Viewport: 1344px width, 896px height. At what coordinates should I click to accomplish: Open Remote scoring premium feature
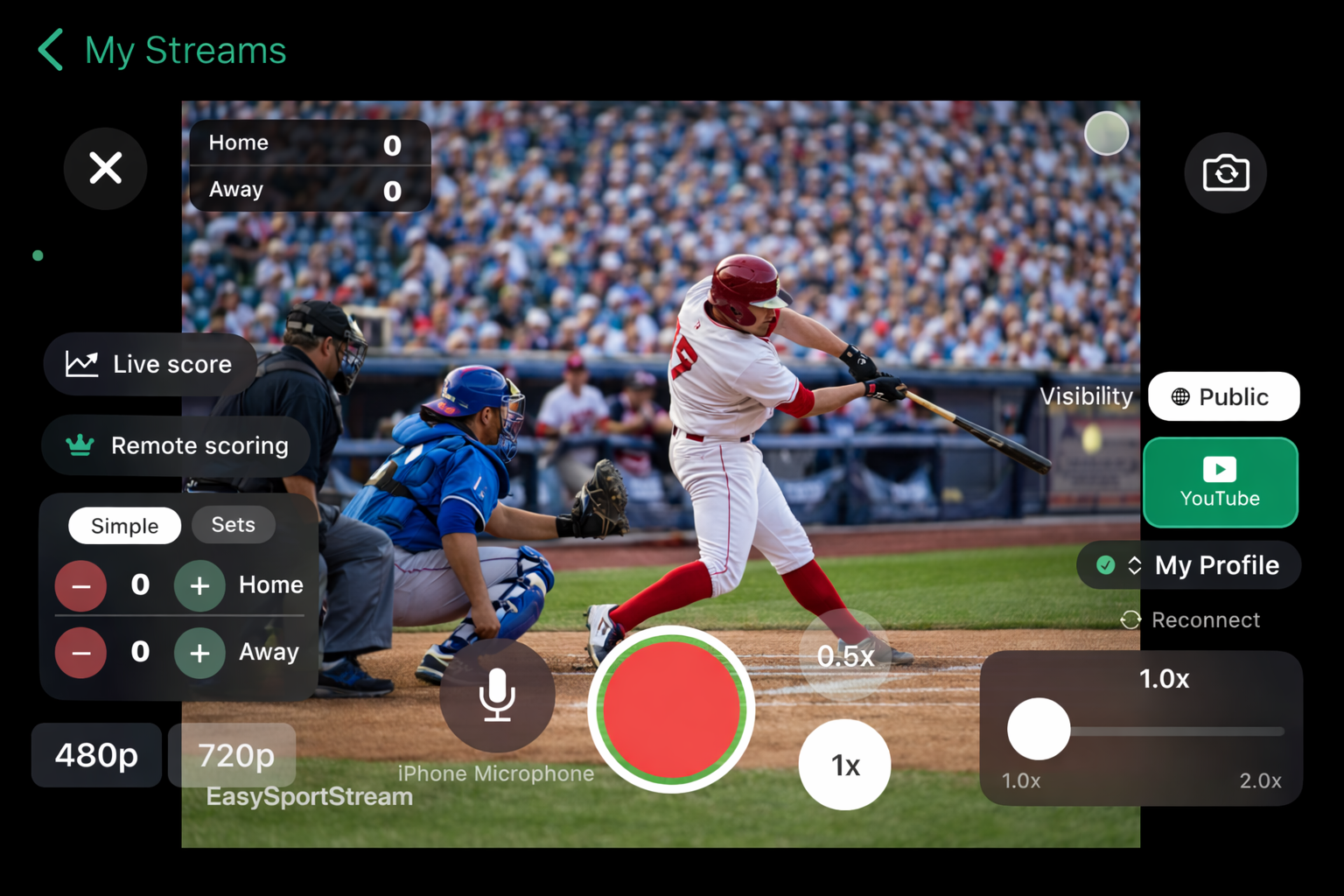point(175,445)
